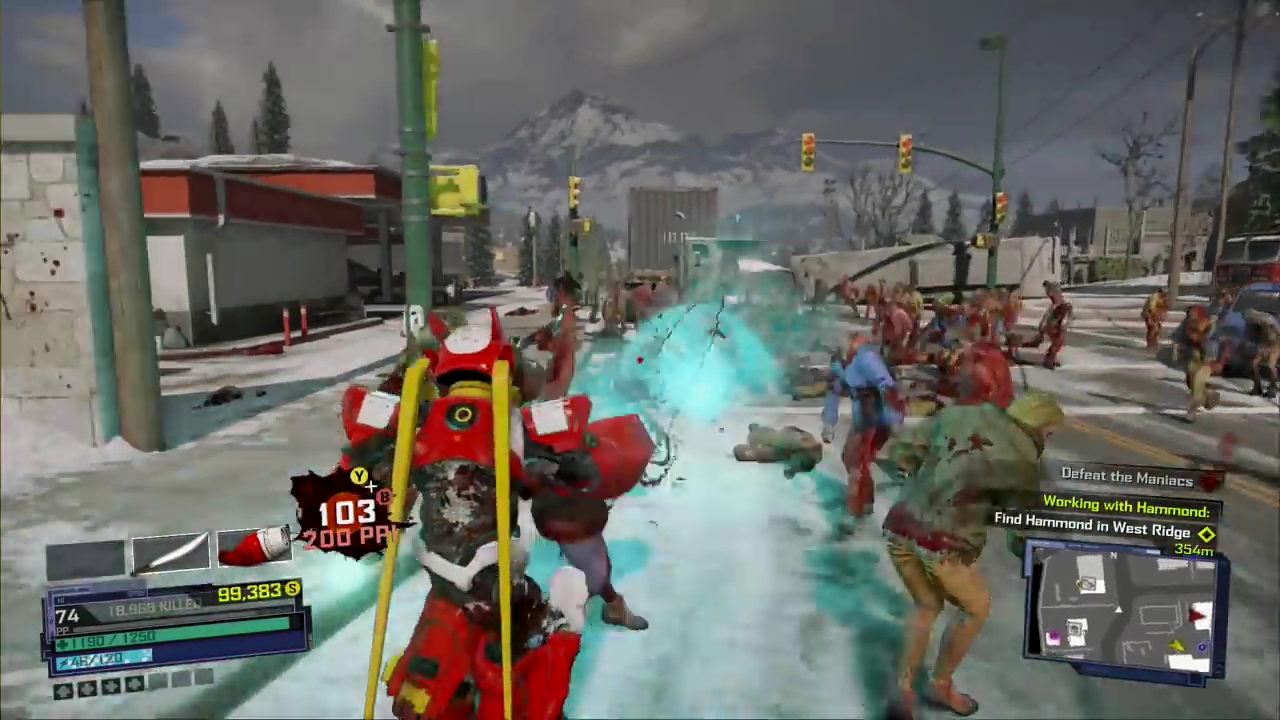This screenshot has height=720, width=1280.
Task: Toggle the Y button prompt near the damage popup
Action: [x=358, y=476]
